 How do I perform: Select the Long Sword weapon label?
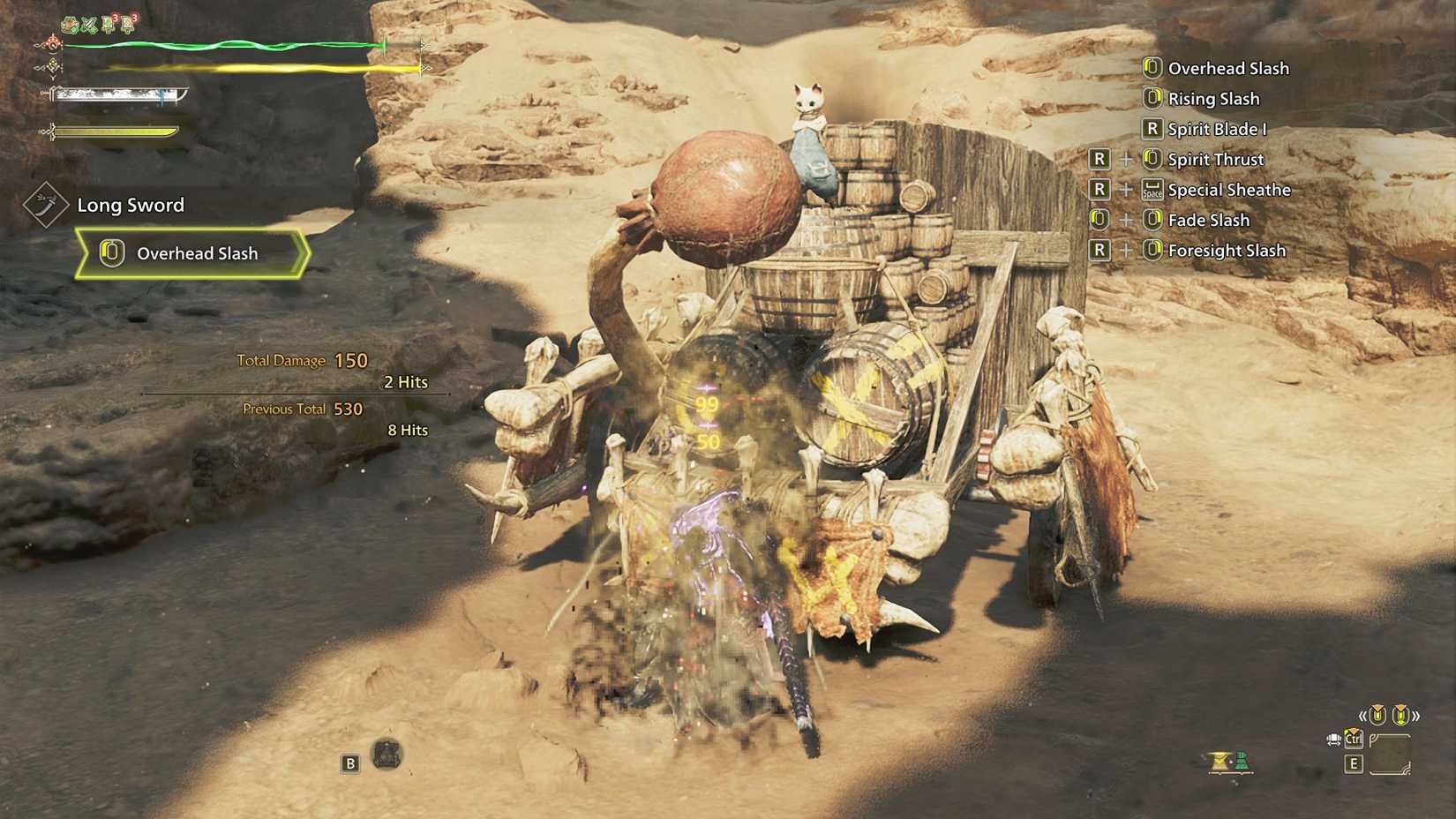click(x=129, y=205)
